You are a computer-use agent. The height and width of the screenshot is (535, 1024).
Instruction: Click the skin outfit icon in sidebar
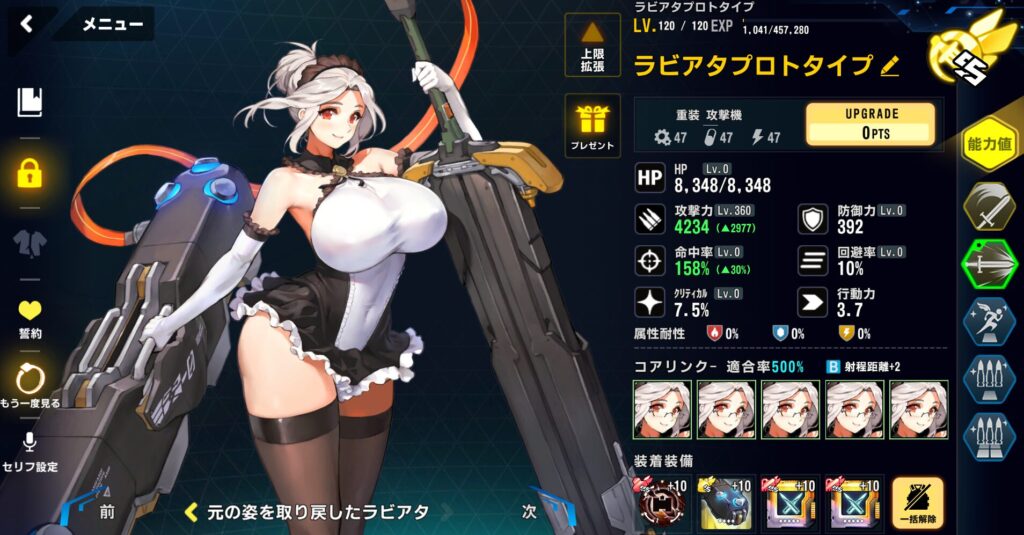(29, 243)
